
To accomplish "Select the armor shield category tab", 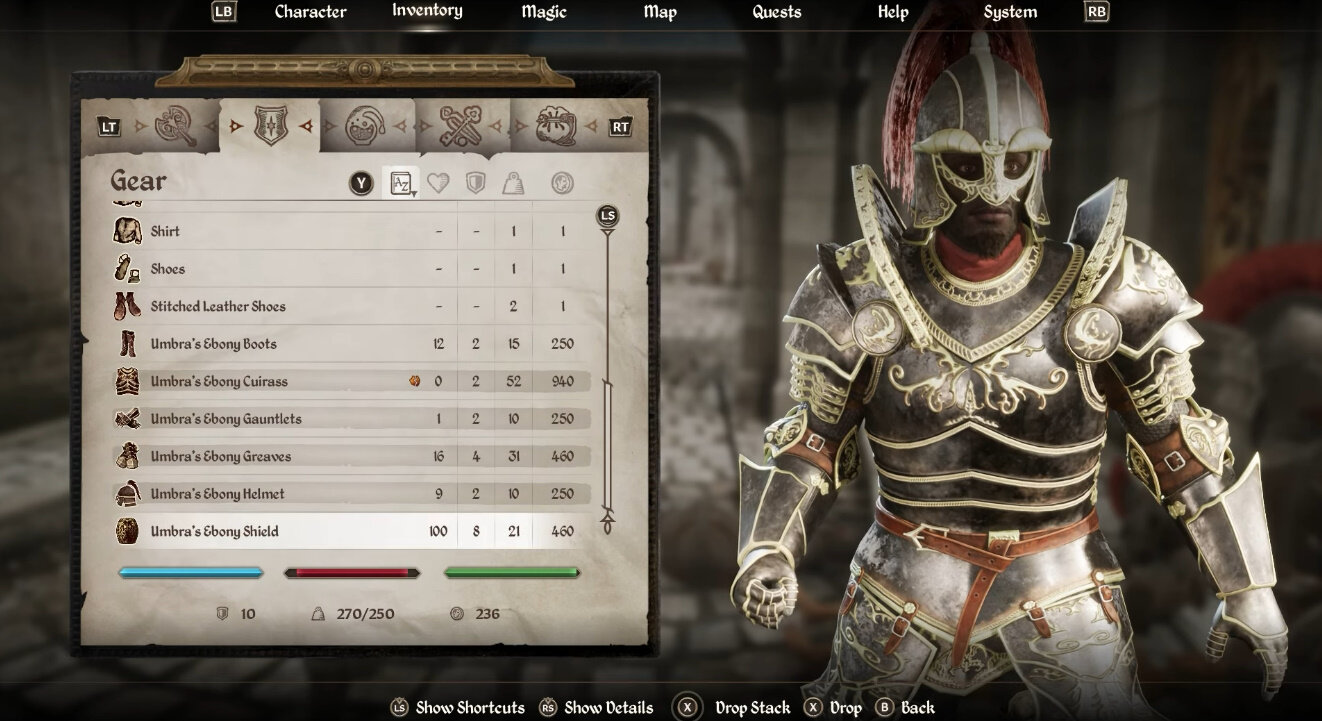I will [x=270, y=126].
